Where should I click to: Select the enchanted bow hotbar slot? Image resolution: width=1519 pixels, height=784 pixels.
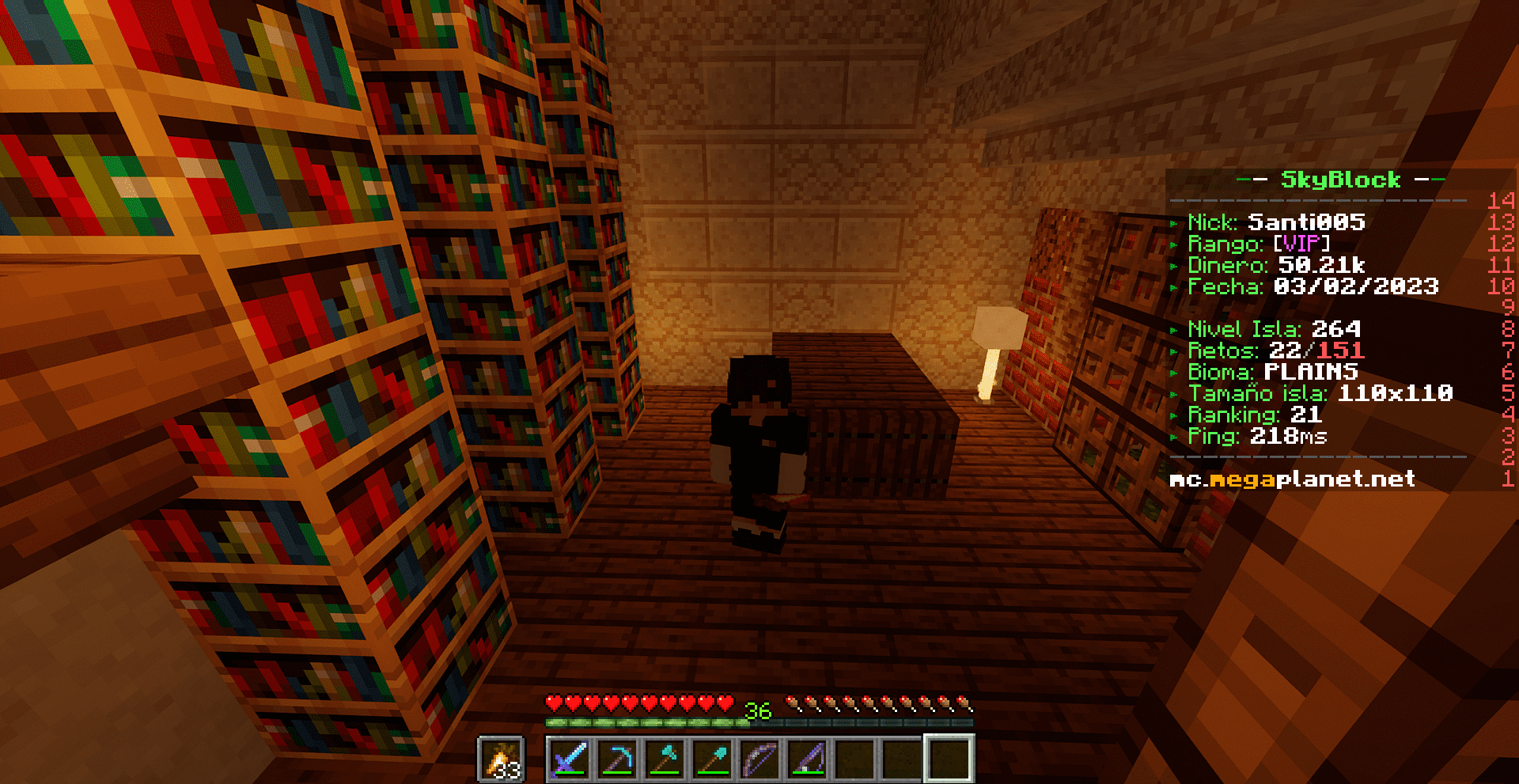759,759
